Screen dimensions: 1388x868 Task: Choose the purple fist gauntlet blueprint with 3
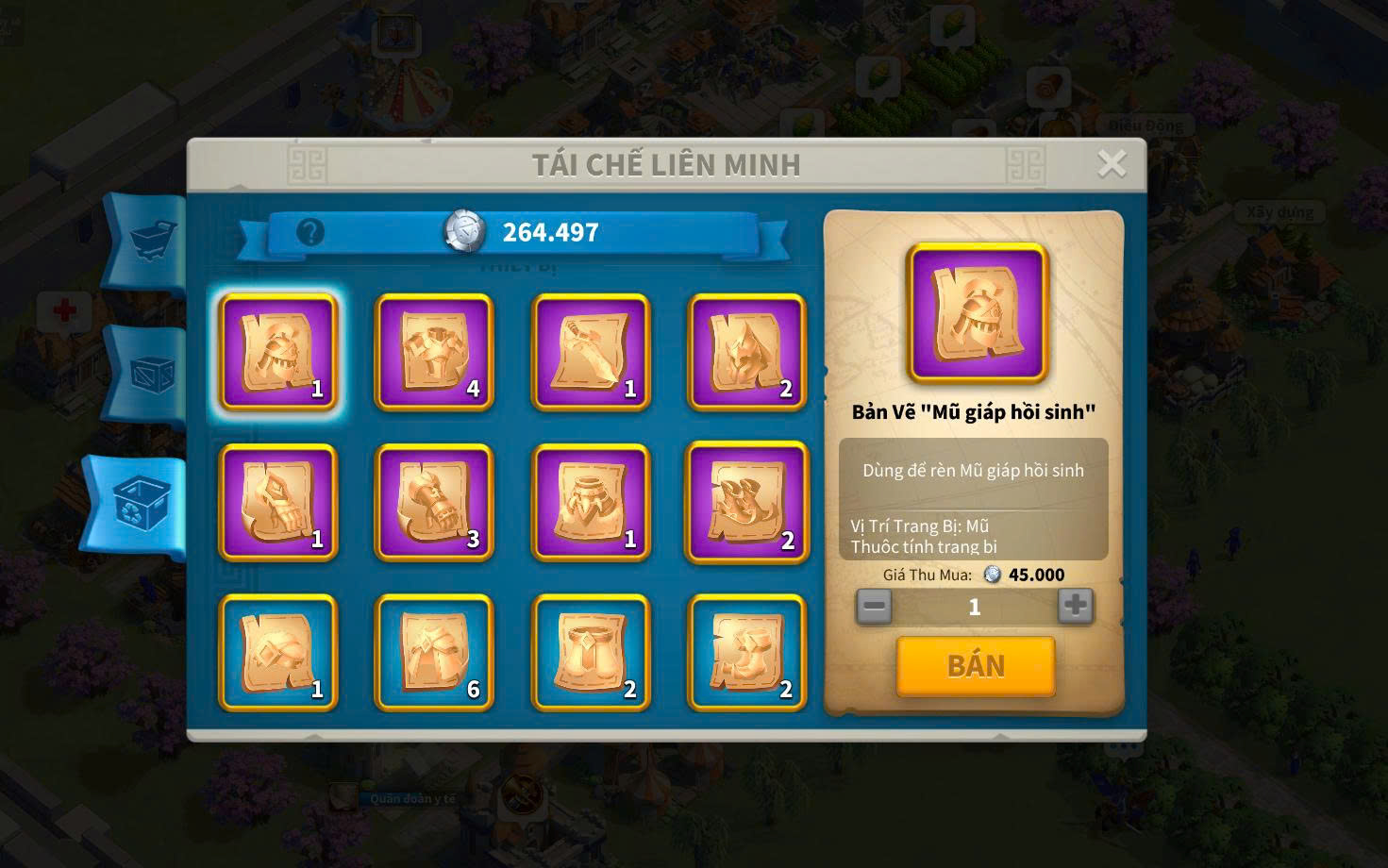[x=434, y=502]
